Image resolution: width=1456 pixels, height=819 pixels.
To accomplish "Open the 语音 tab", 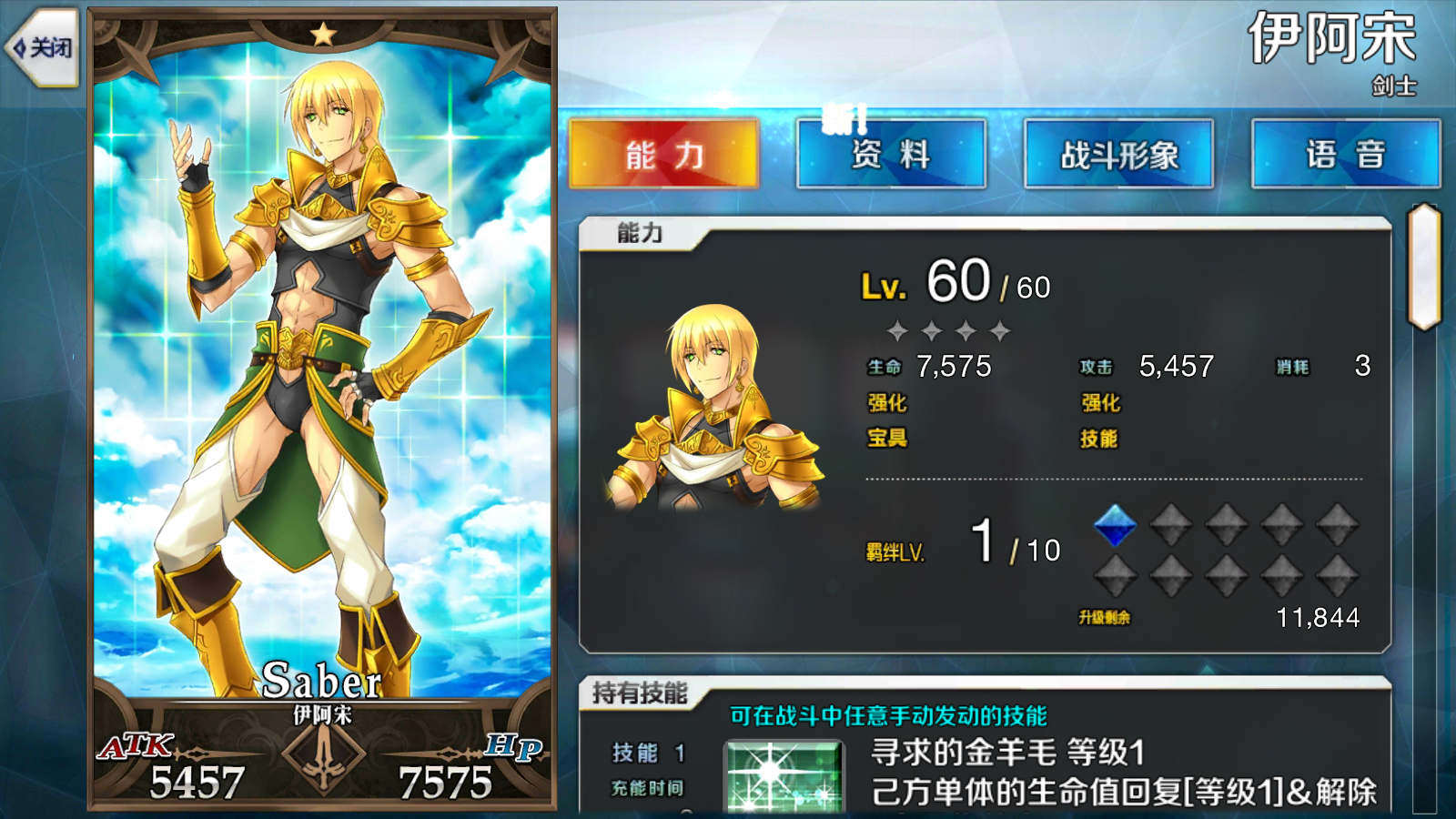I will [x=1346, y=155].
